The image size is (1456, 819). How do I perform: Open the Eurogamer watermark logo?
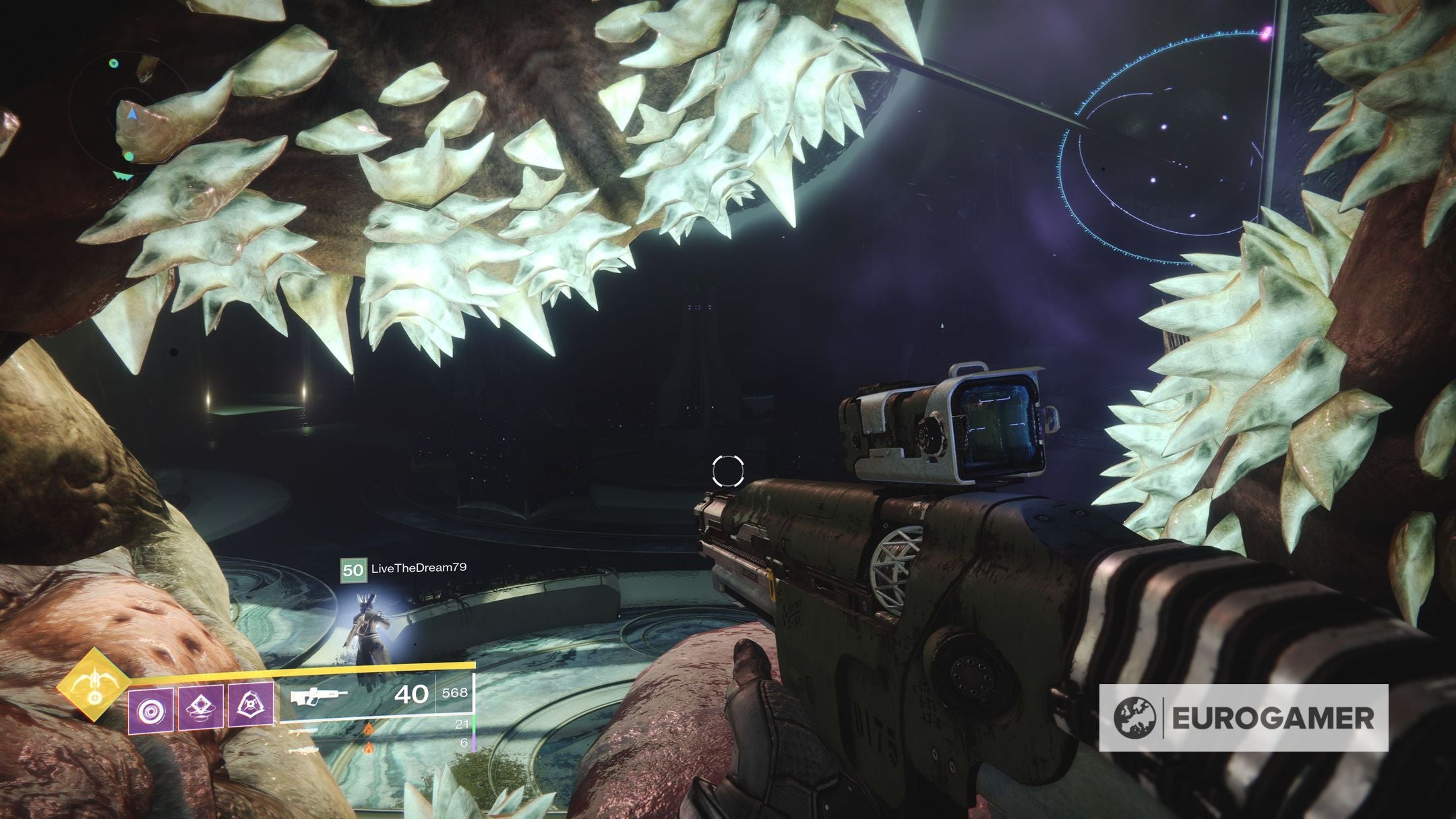pyautogui.click(x=1243, y=718)
